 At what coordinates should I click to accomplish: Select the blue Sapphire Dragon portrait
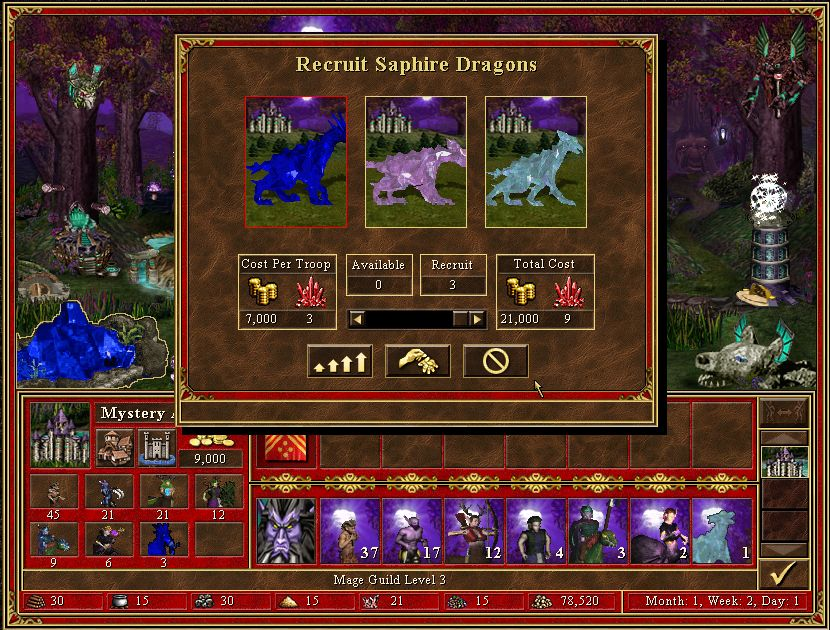tap(296, 162)
